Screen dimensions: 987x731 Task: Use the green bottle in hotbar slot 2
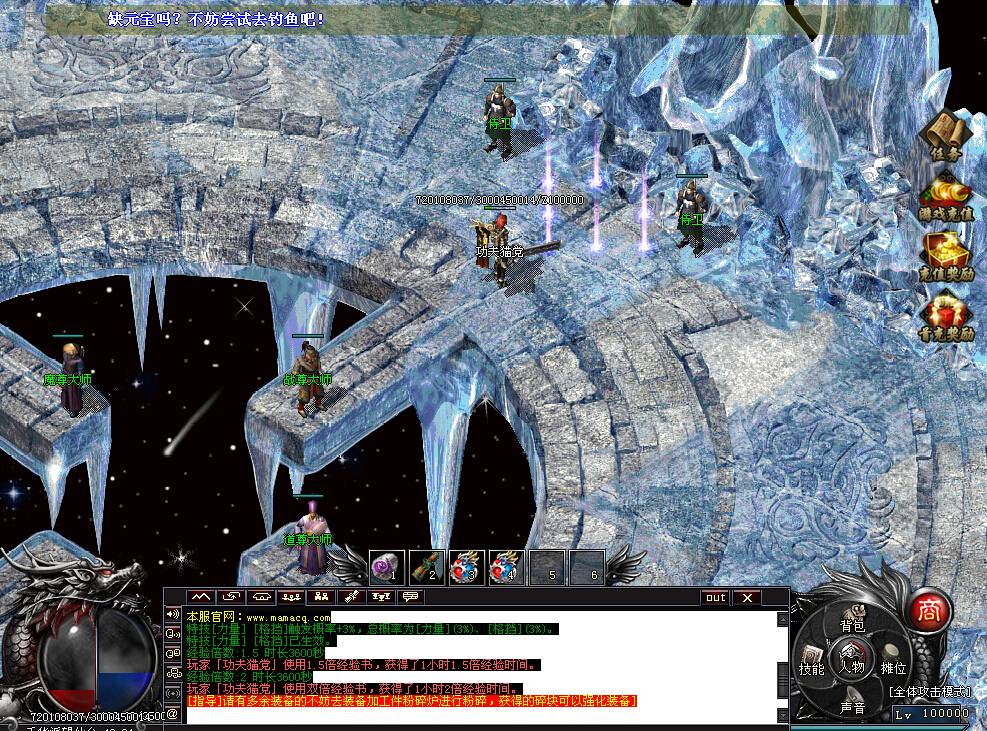(427, 567)
